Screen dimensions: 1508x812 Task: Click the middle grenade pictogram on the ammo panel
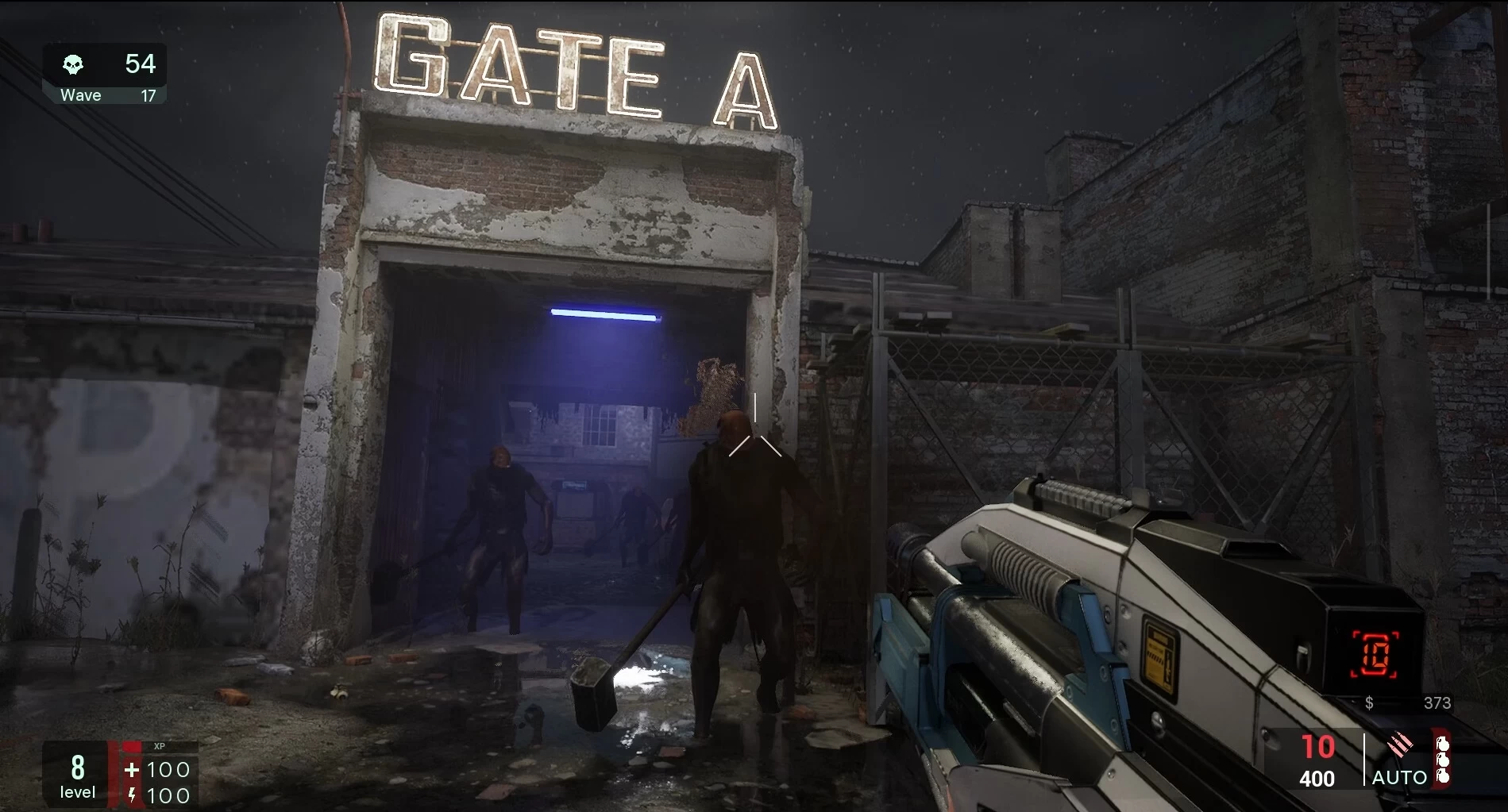(x=1443, y=761)
